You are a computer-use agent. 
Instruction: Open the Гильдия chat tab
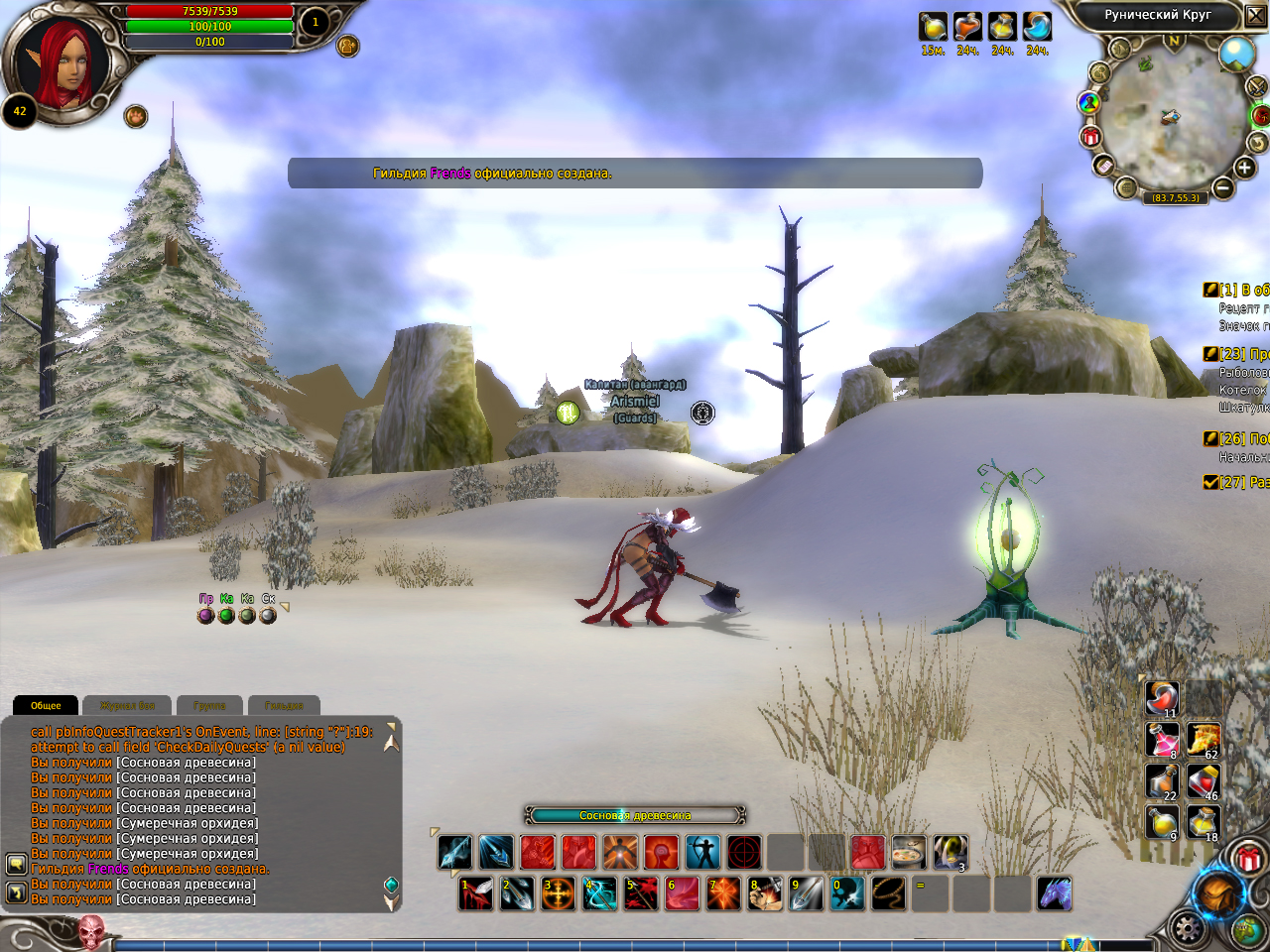coord(284,705)
